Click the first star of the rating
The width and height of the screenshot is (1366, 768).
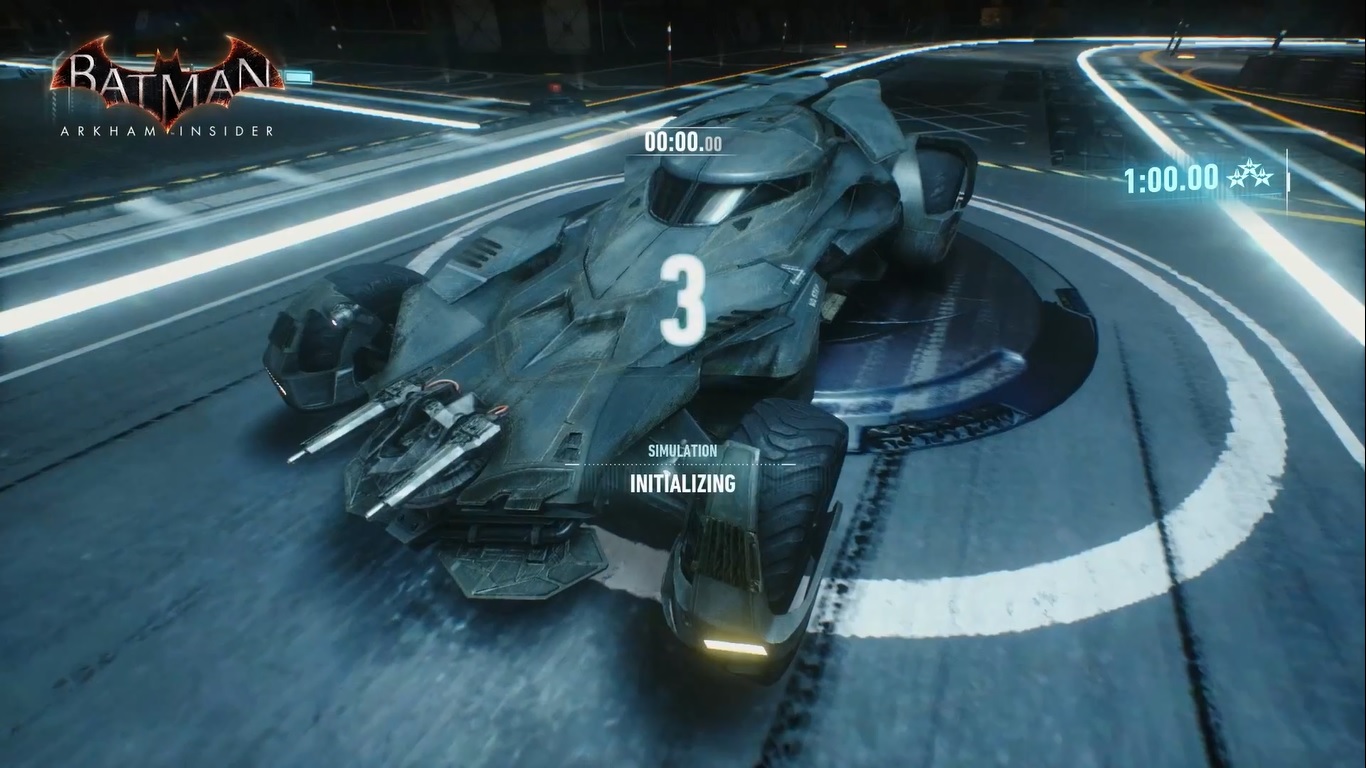(1237, 178)
